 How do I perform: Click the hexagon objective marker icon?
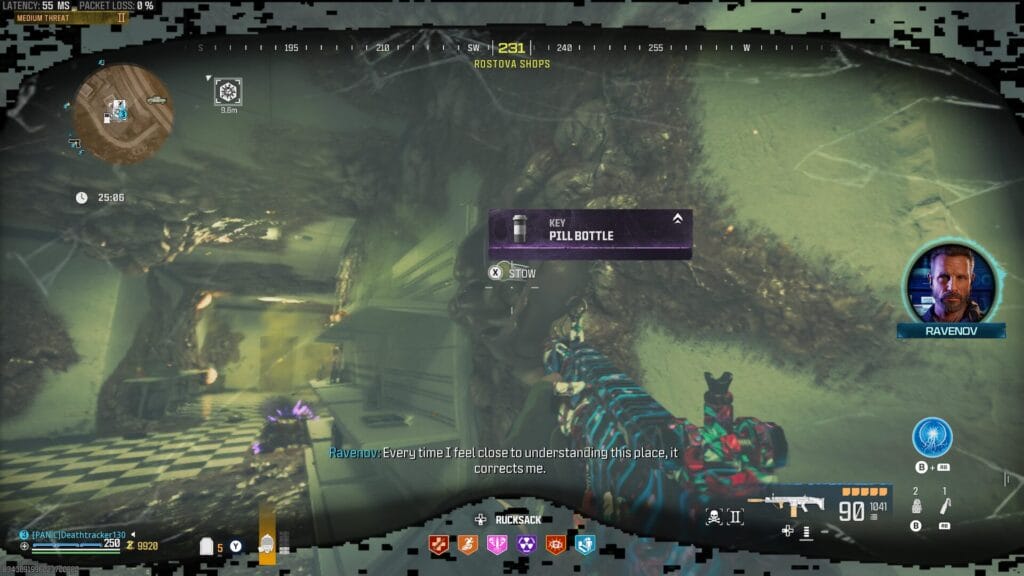[228, 92]
